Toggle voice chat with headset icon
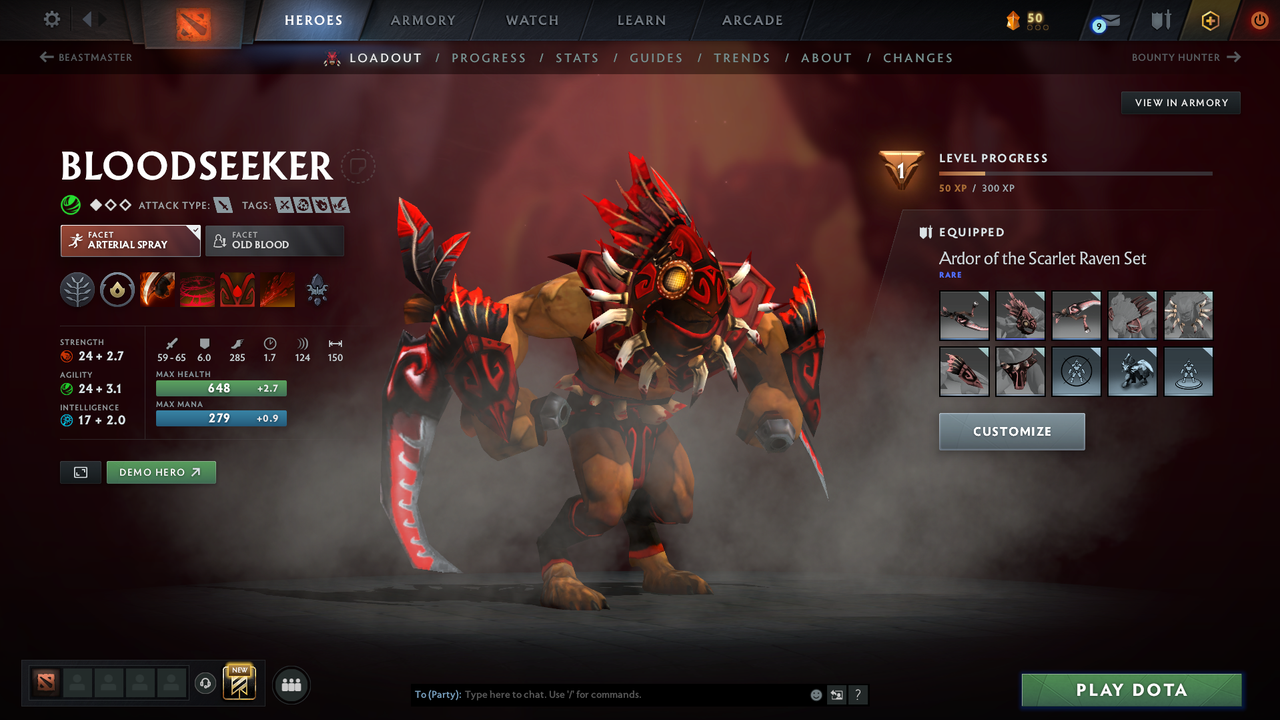 (206, 684)
